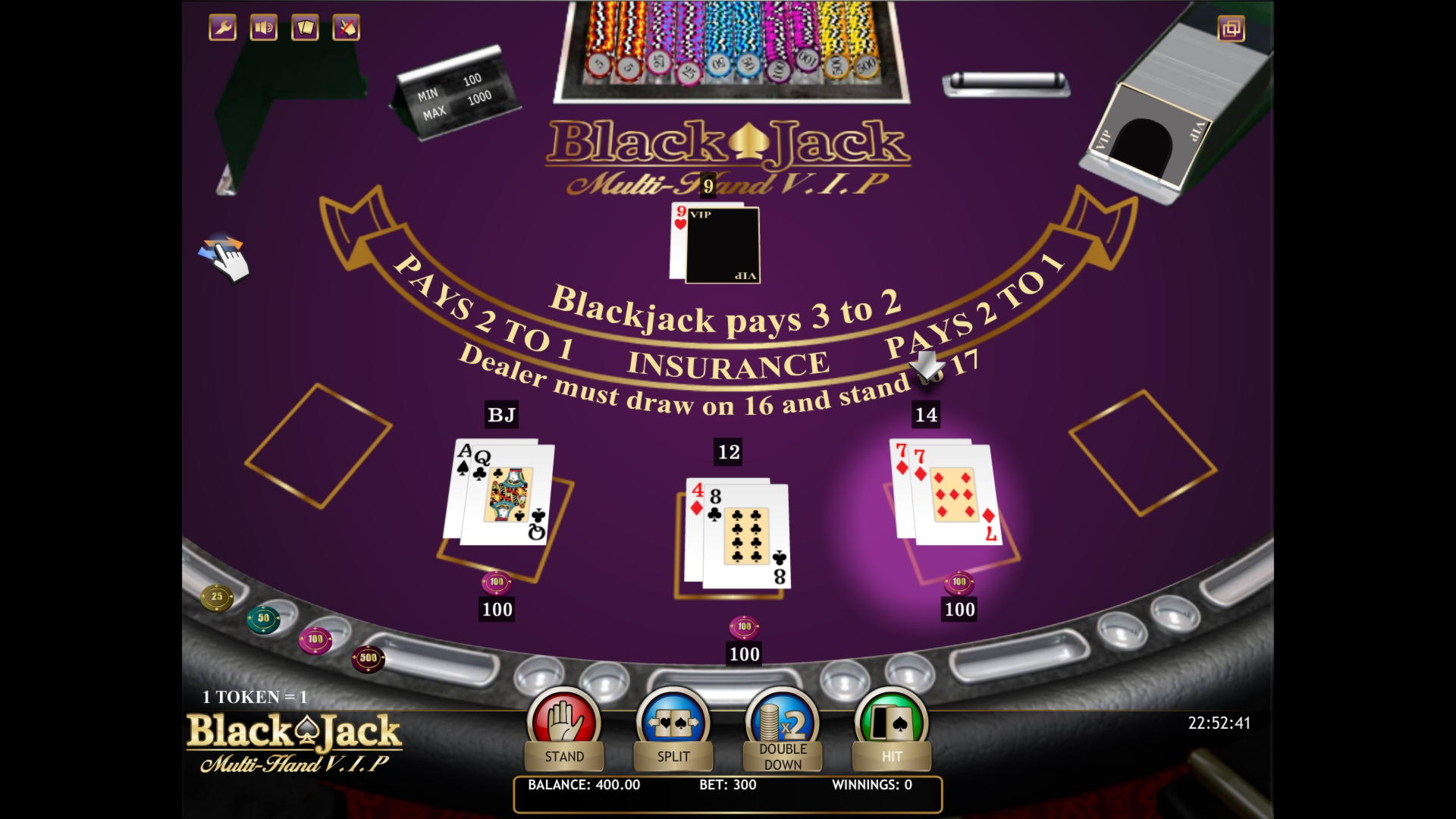Choose the pink 100 chip from the tray

(x=315, y=640)
